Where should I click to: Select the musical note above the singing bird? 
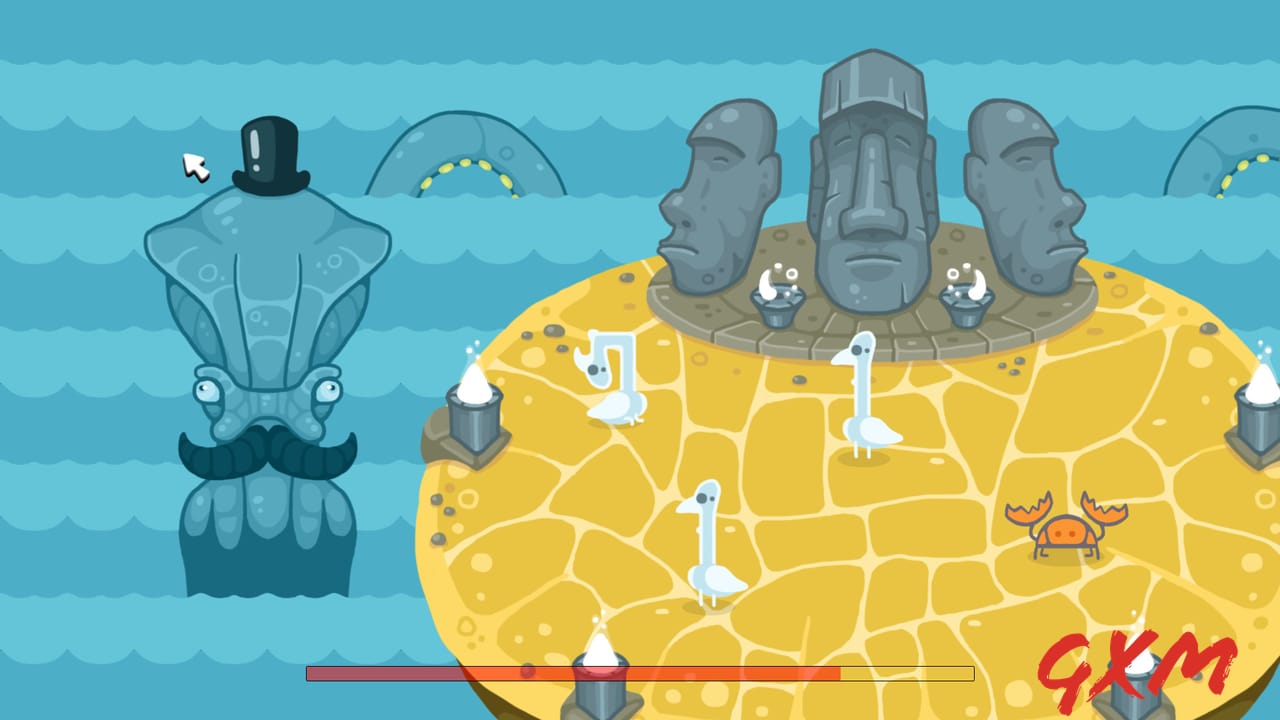(x=606, y=365)
